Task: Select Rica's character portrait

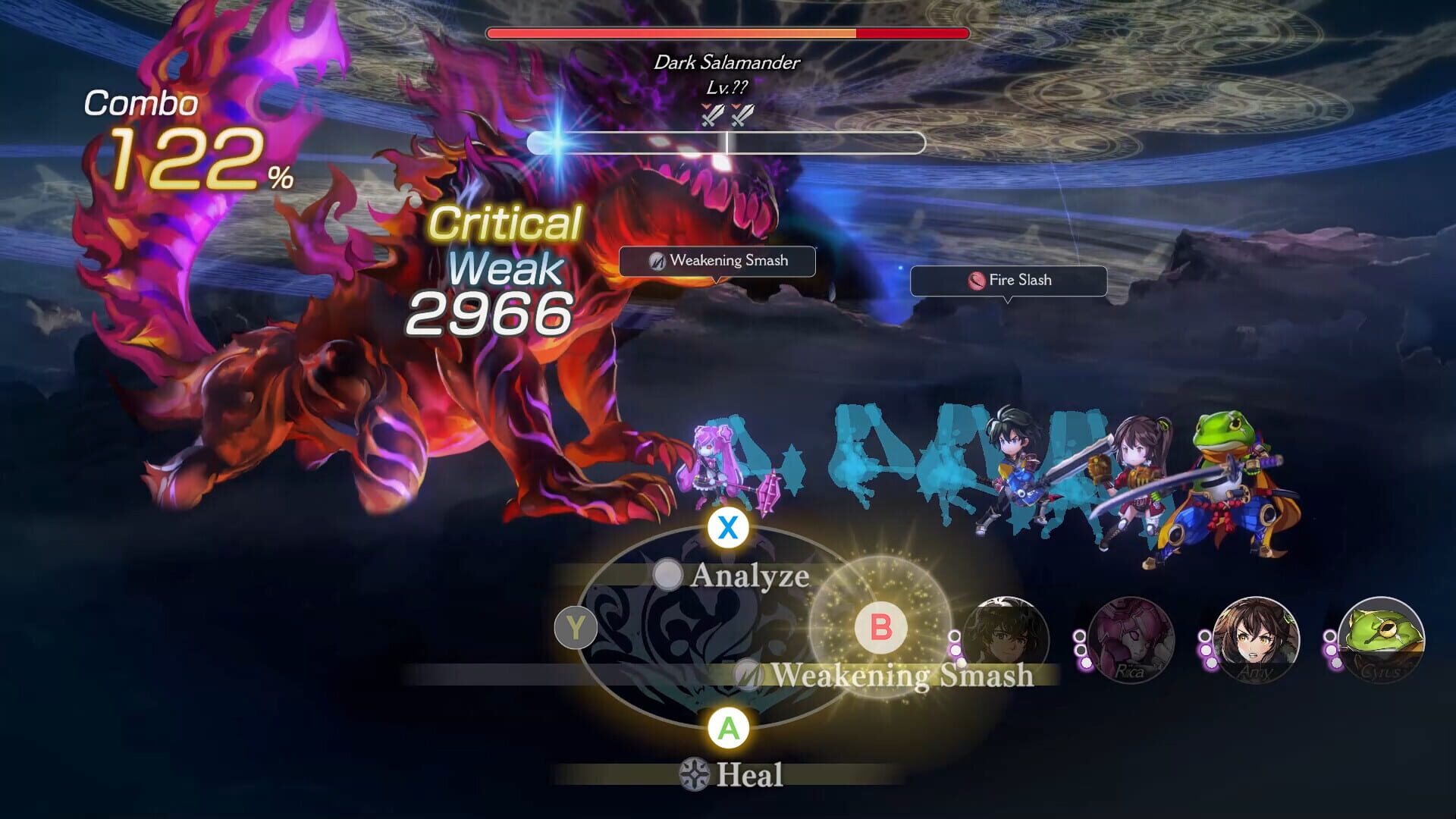Action: point(1133,639)
